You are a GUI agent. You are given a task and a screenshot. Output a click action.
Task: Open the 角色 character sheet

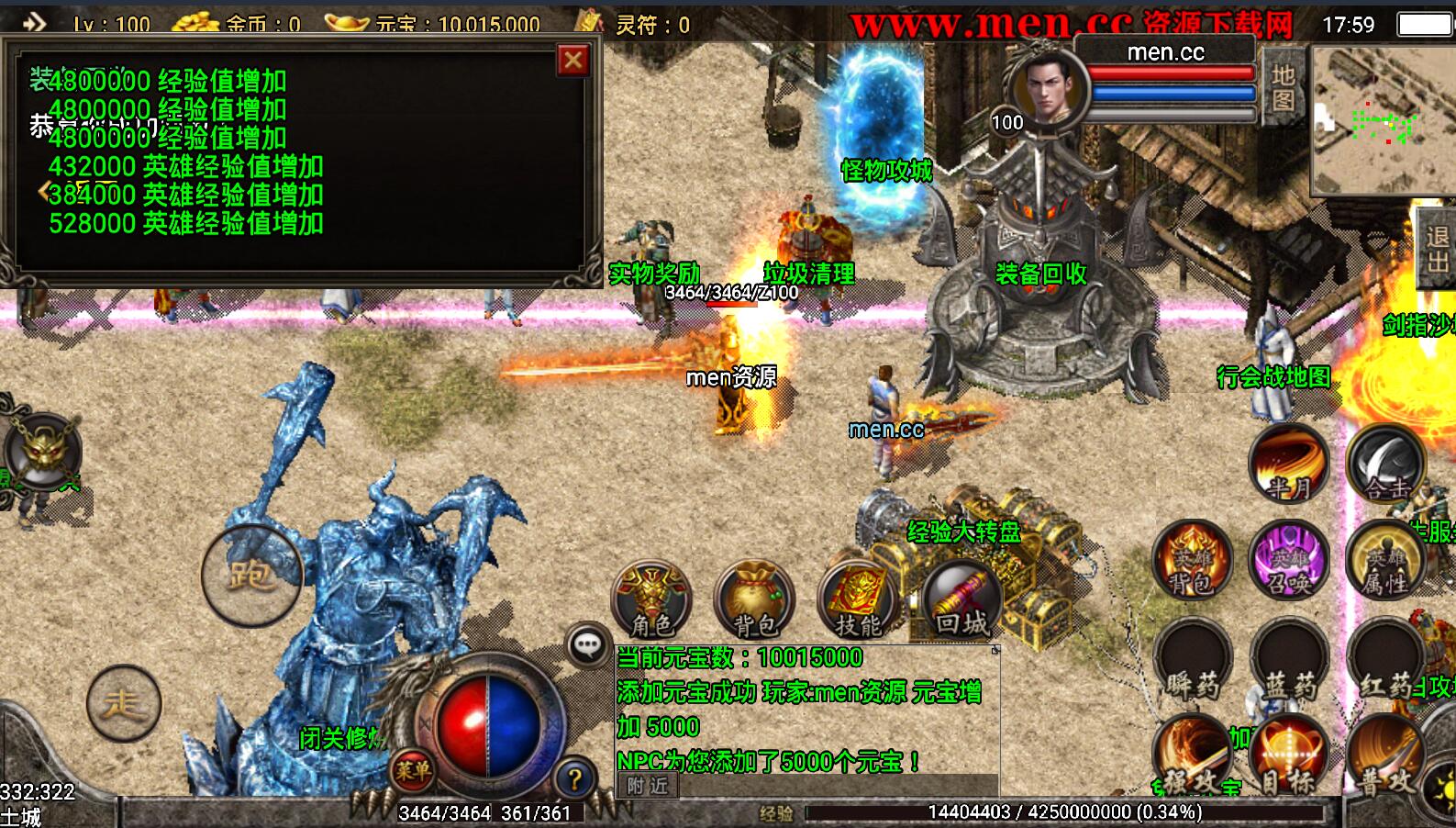(x=651, y=599)
